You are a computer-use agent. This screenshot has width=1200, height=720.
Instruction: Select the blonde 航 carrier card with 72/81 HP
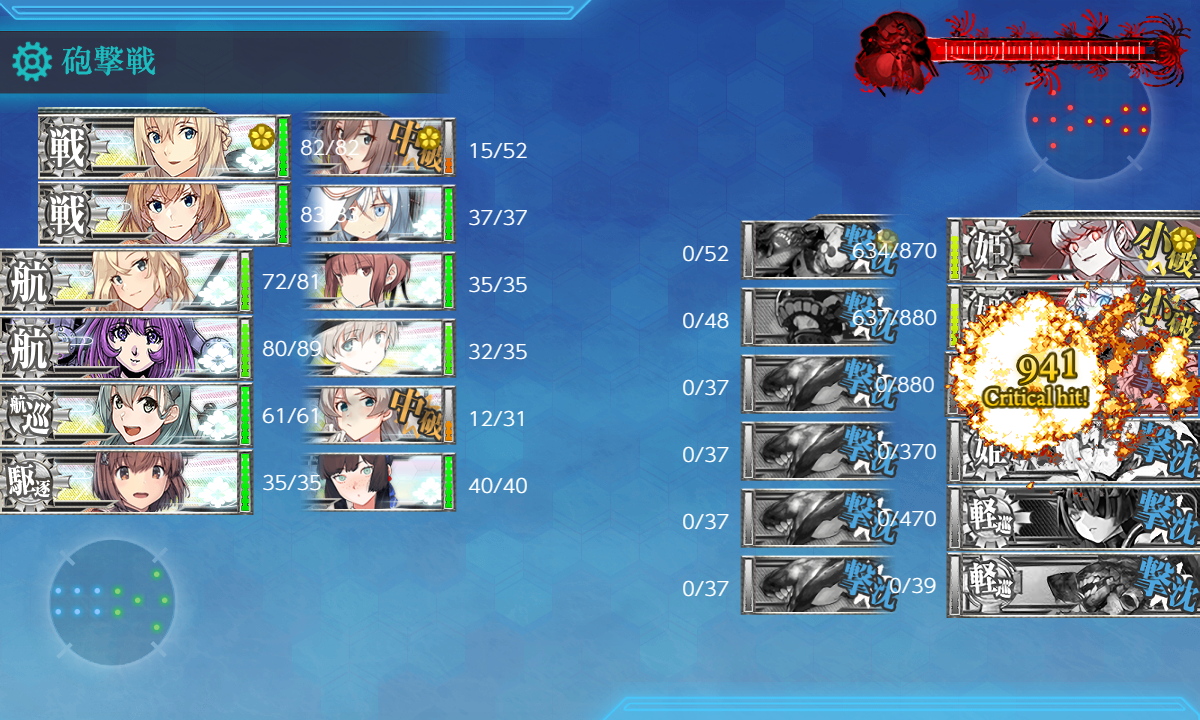[x=125, y=281]
